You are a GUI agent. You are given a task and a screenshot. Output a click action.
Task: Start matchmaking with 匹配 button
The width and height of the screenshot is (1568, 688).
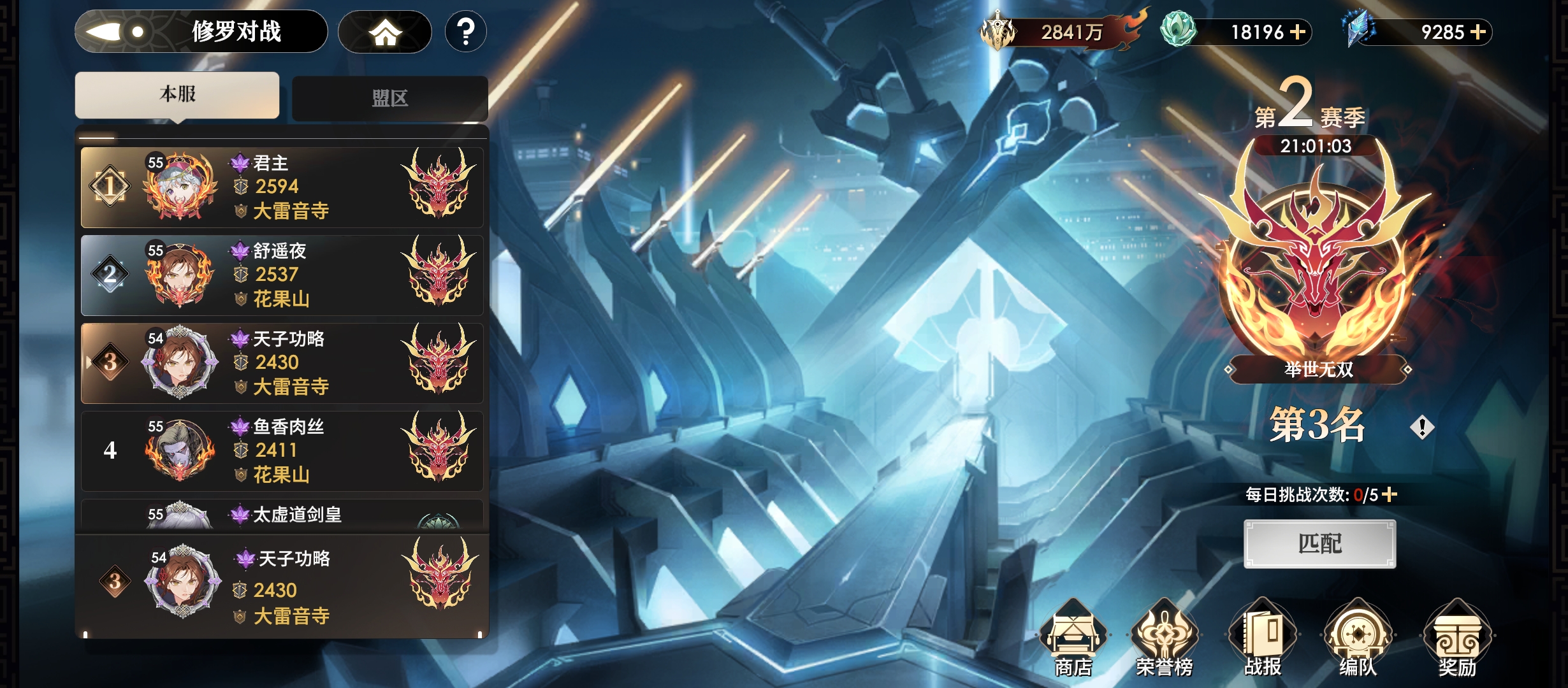pos(1319,543)
